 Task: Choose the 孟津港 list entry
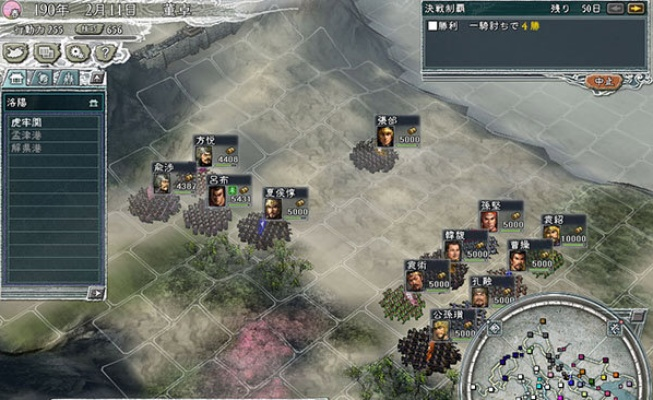click(x=24, y=134)
